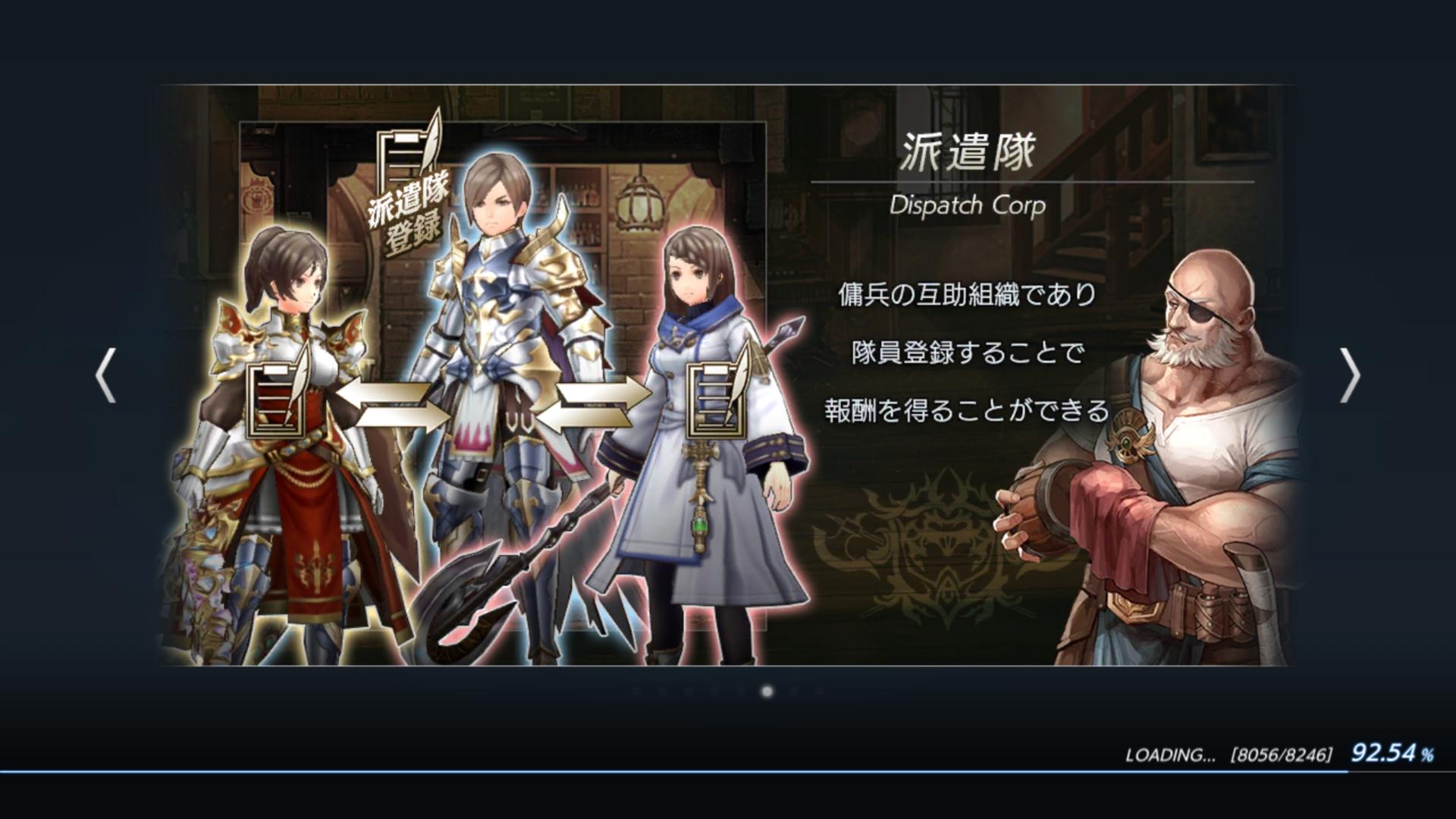
Task: Advance to the next loading tip
Action: pyautogui.click(x=1349, y=375)
